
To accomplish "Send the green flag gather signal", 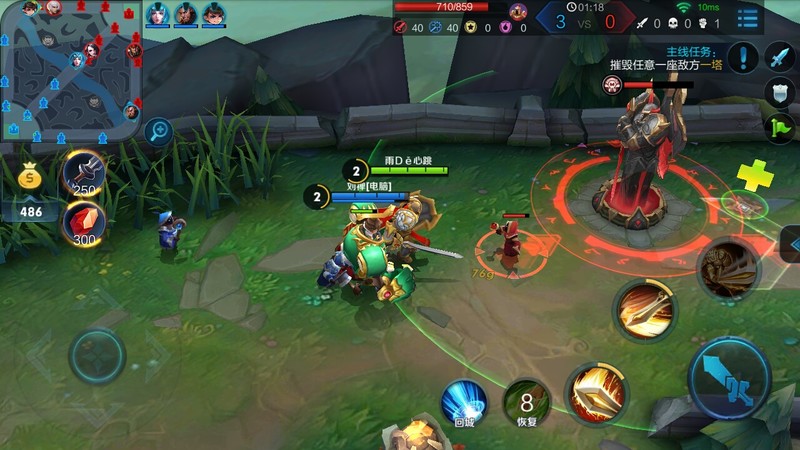I will (x=780, y=127).
